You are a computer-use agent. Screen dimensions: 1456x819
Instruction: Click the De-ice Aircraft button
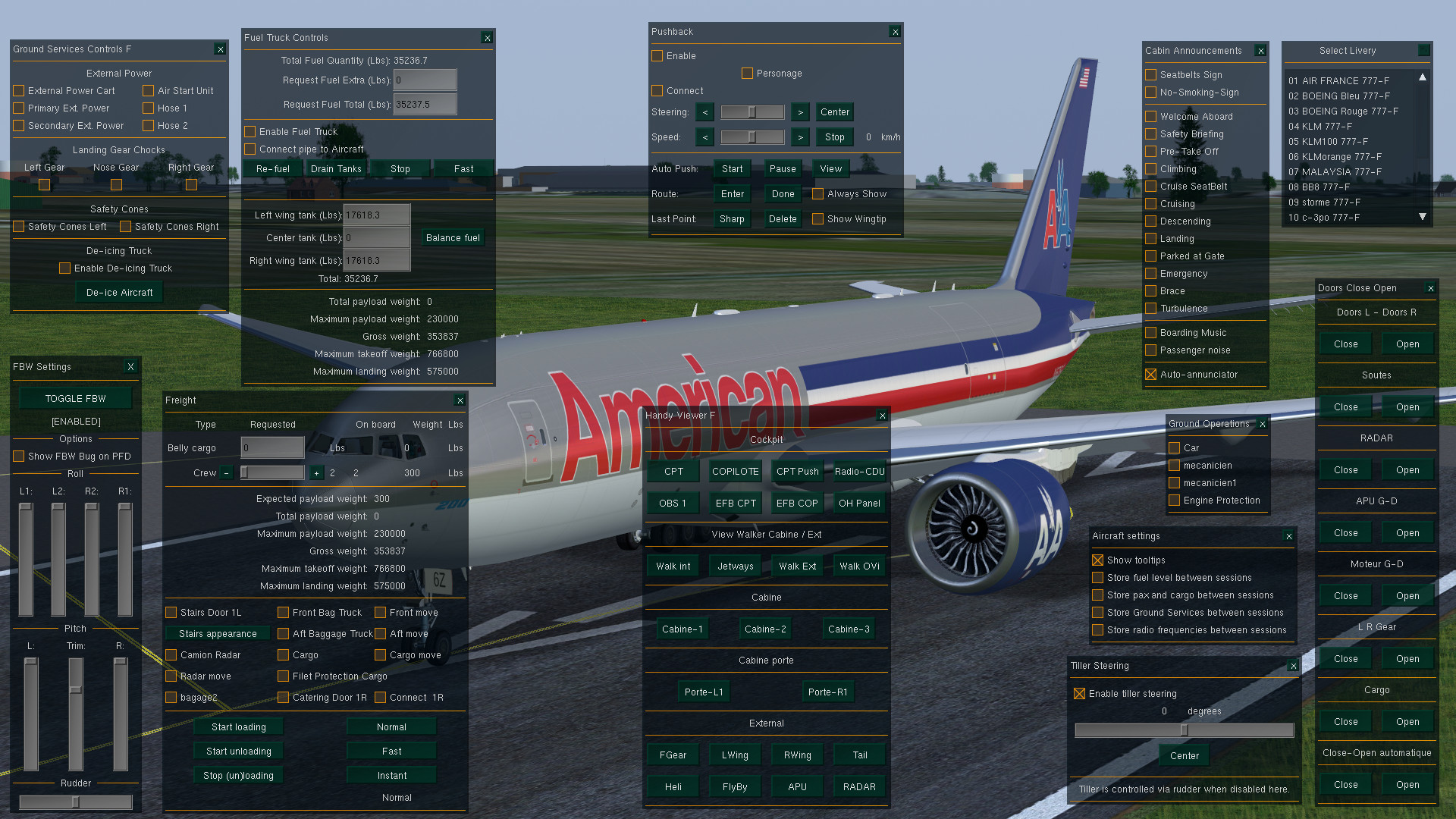119,293
